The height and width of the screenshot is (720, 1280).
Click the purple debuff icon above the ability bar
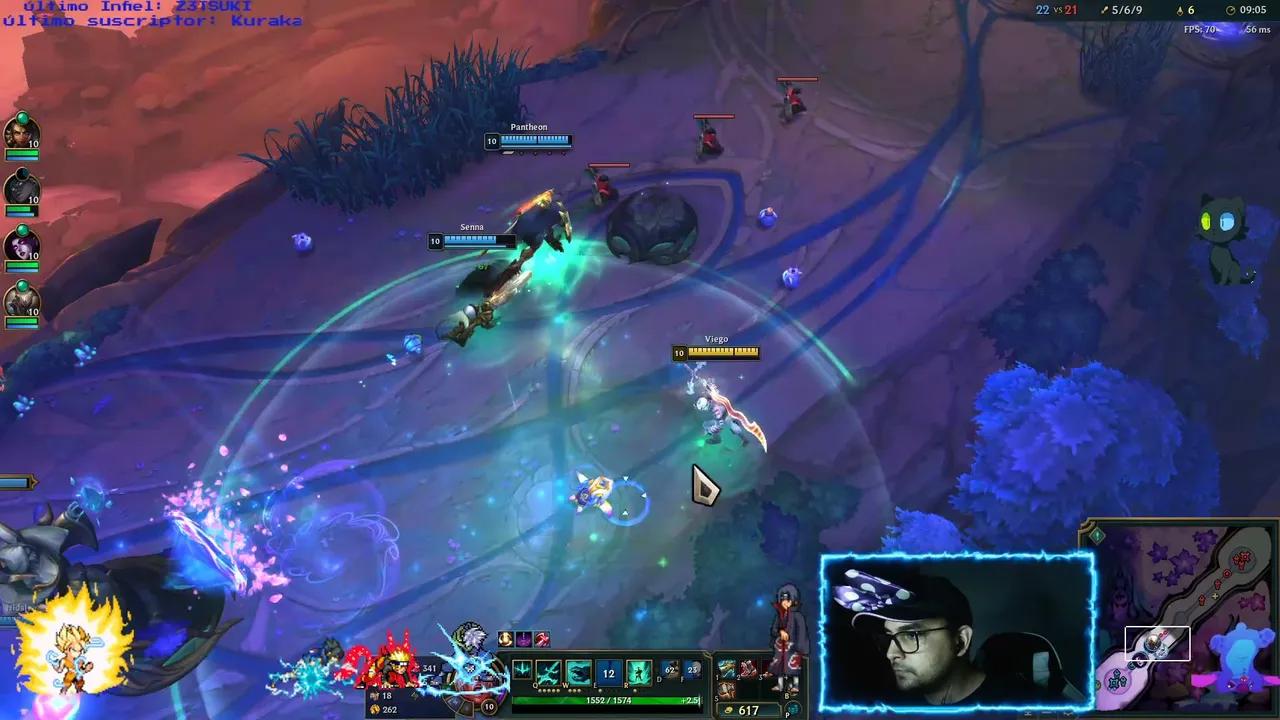tap(523, 638)
